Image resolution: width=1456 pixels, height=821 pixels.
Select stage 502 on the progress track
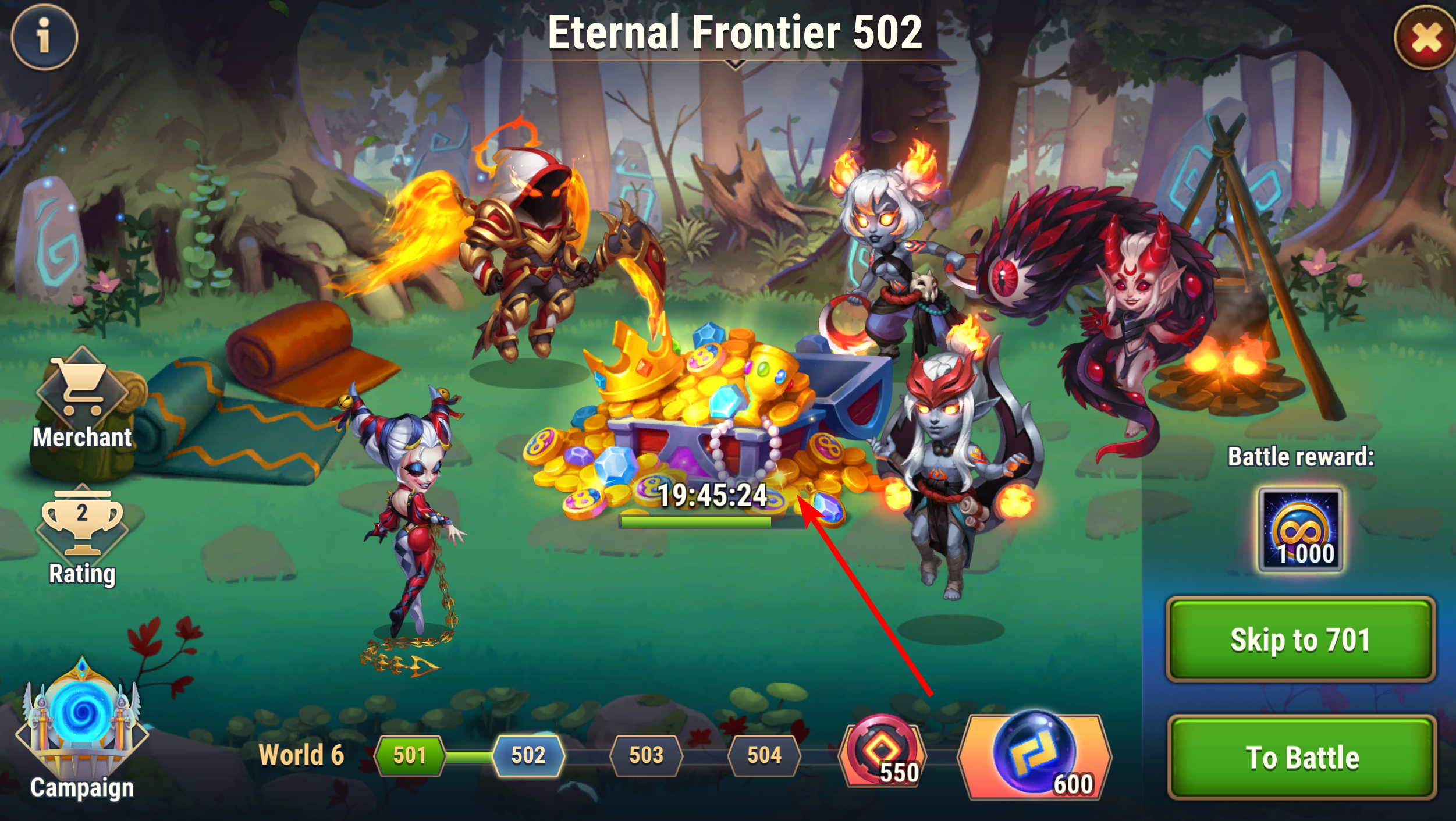(x=528, y=755)
